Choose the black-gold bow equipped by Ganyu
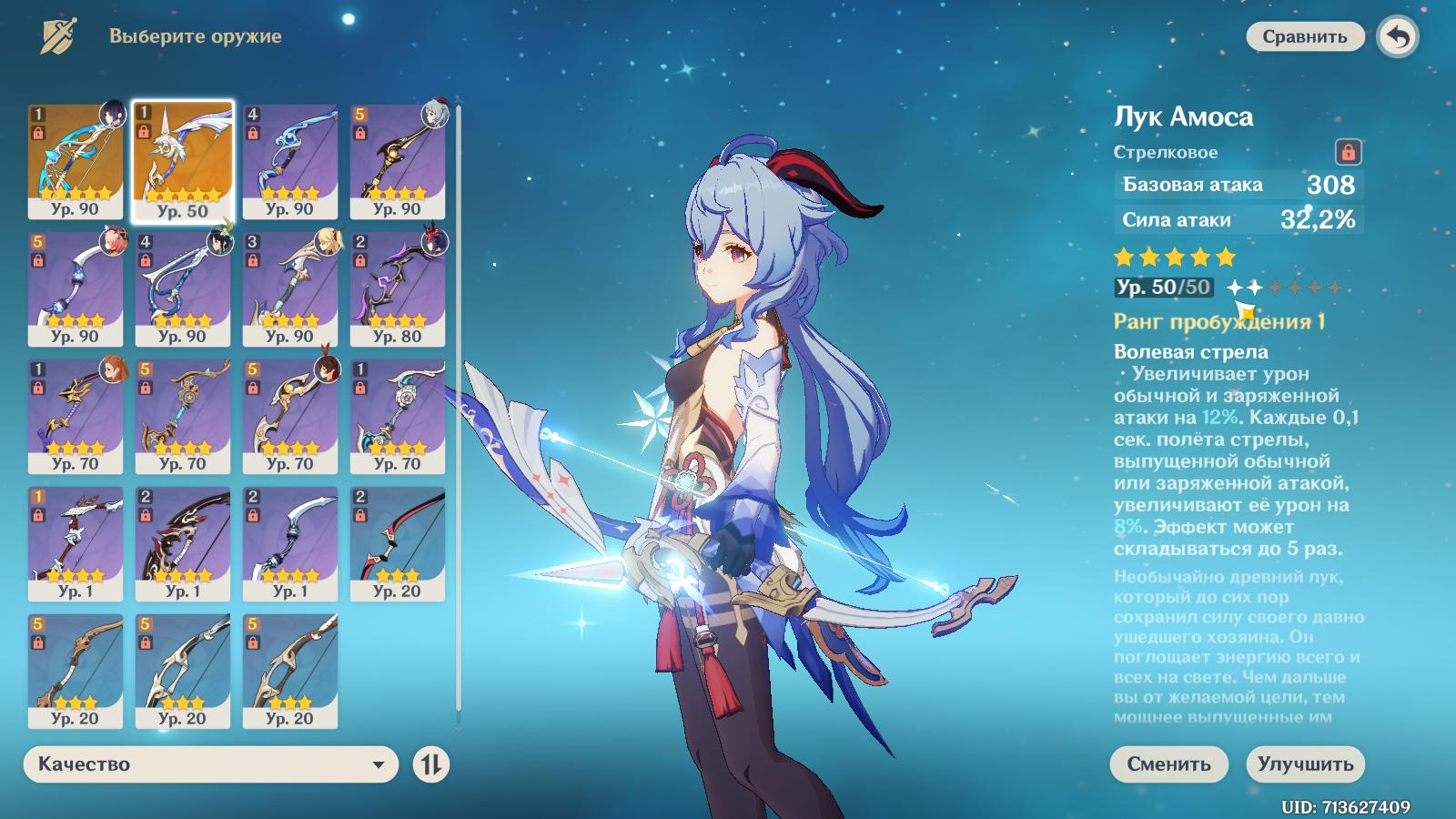The image size is (1456, 819). pos(398,160)
